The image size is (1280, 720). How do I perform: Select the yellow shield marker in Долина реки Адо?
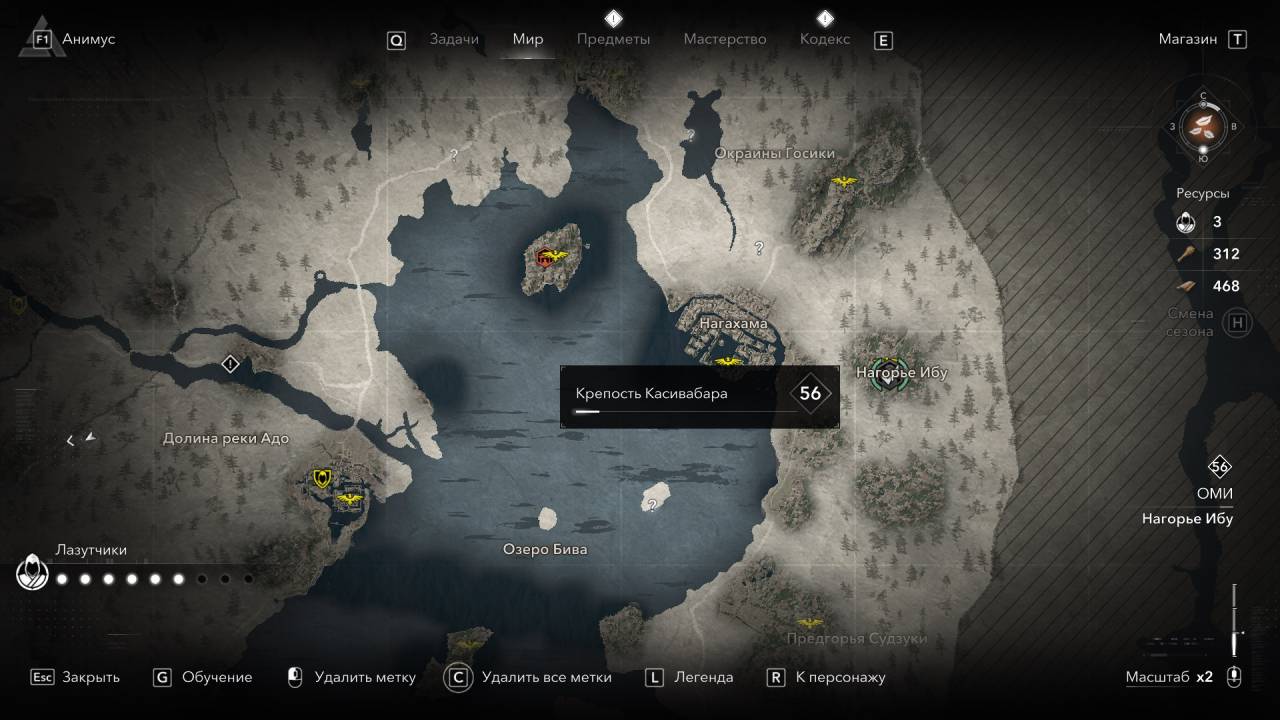point(322,478)
